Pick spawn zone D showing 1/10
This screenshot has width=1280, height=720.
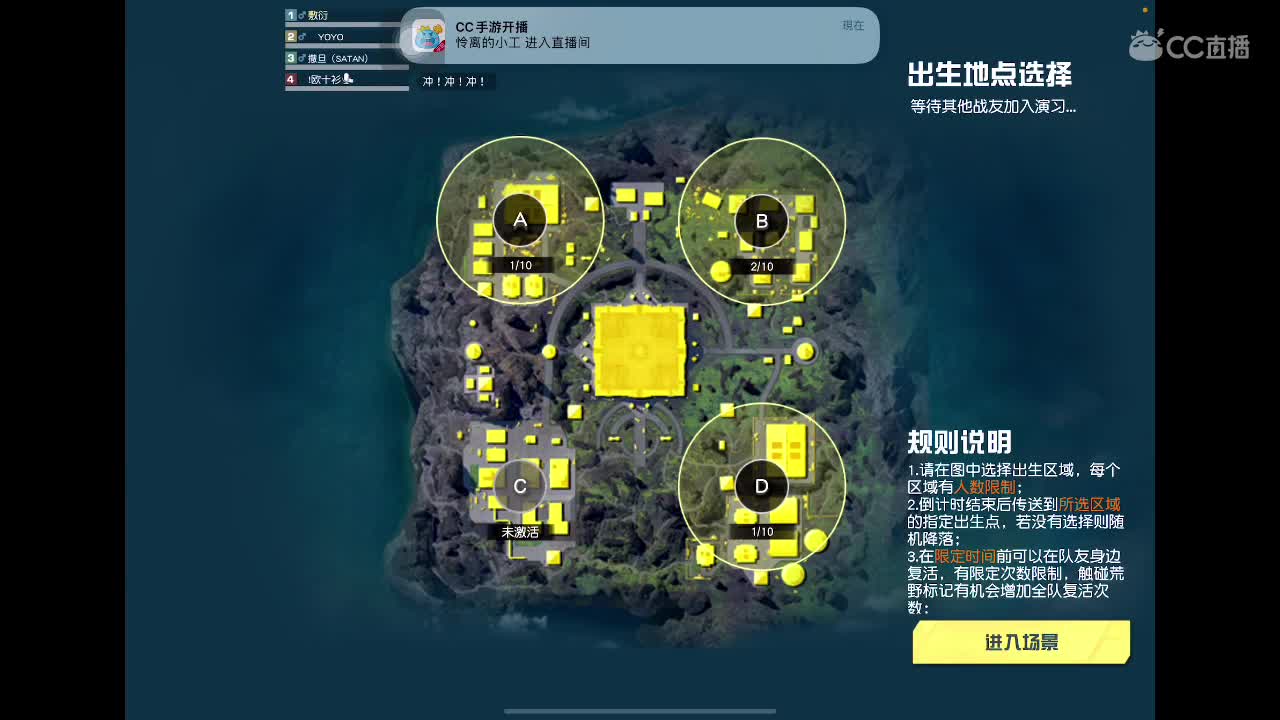point(762,486)
